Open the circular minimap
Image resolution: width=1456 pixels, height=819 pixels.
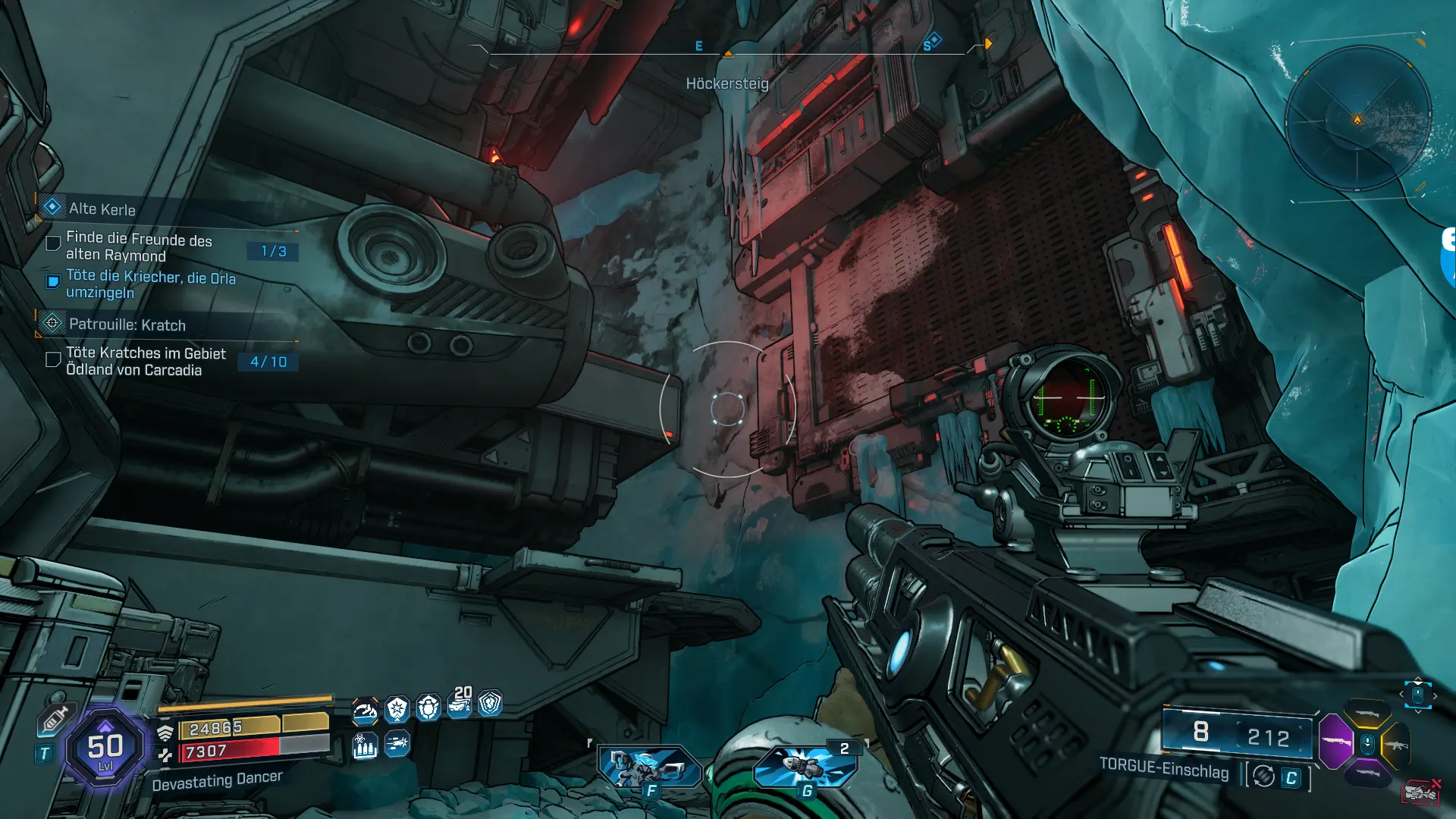point(1357,119)
